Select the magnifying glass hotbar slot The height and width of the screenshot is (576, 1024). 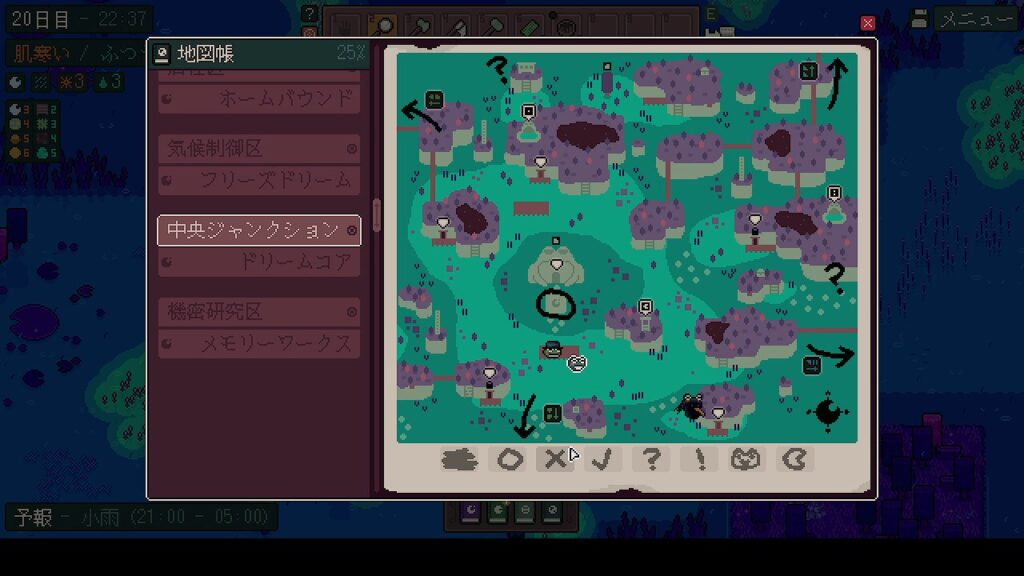coord(382,25)
